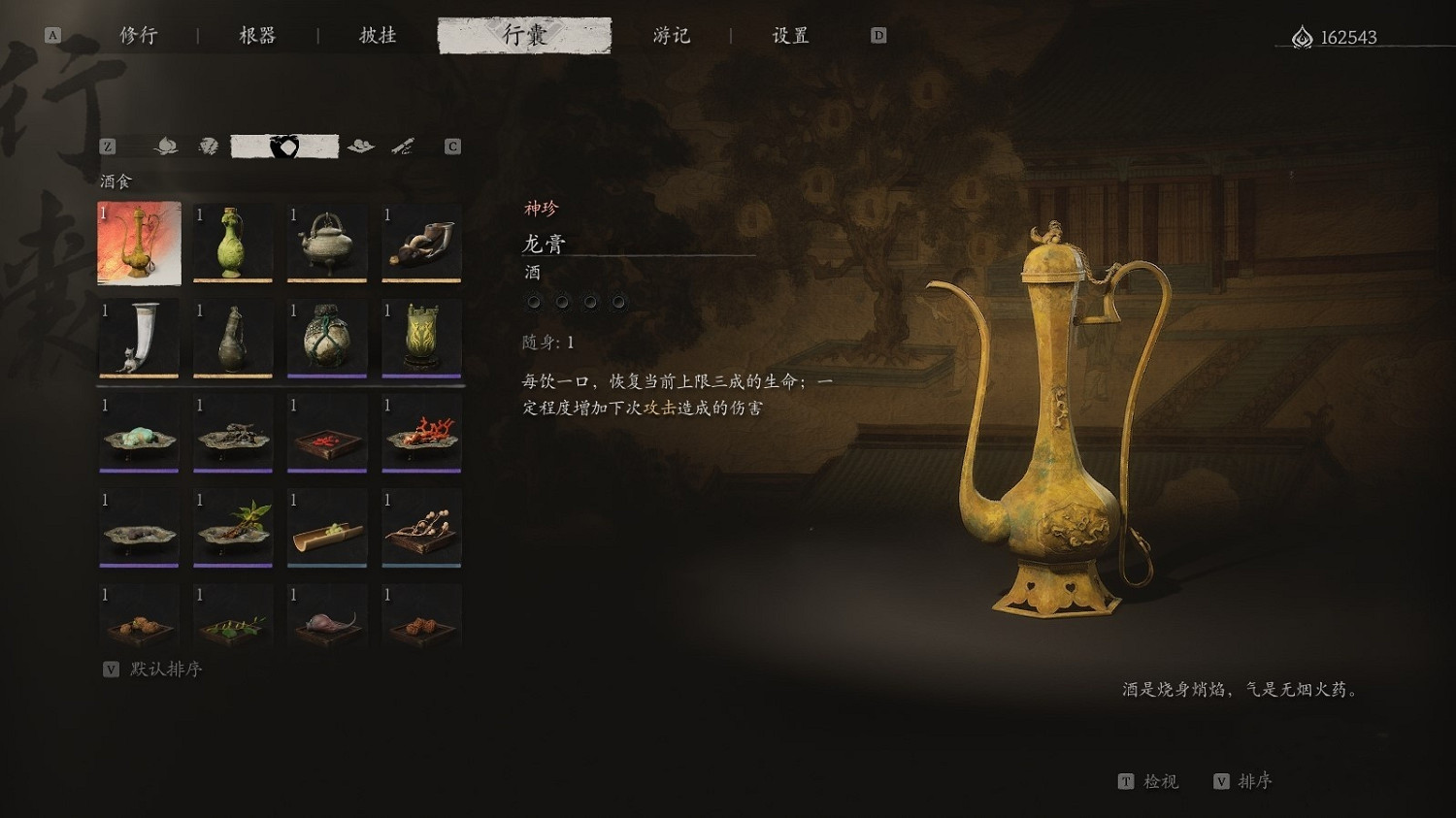1456x818 pixels.
Task: Switch to the 披挂 equipment tab
Action: click(x=375, y=35)
